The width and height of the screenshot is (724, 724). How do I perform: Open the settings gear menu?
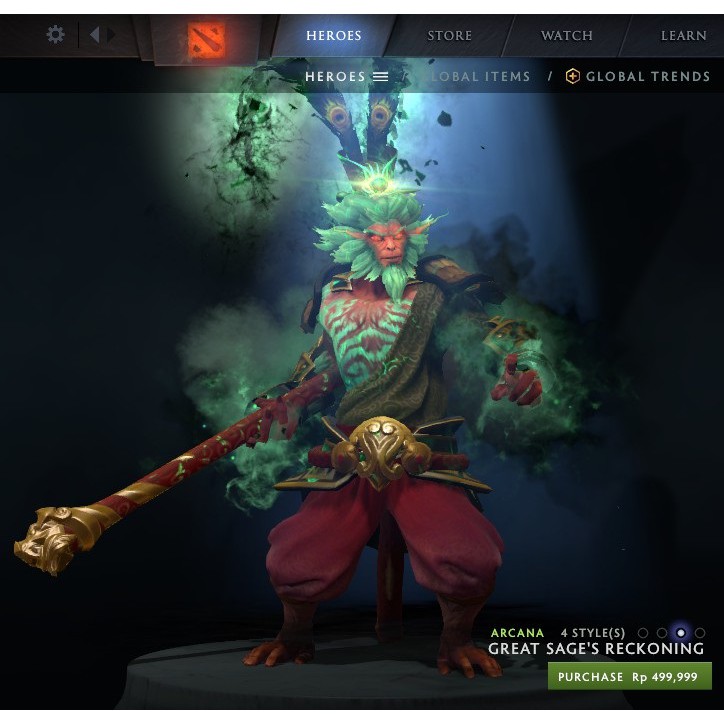[56, 35]
